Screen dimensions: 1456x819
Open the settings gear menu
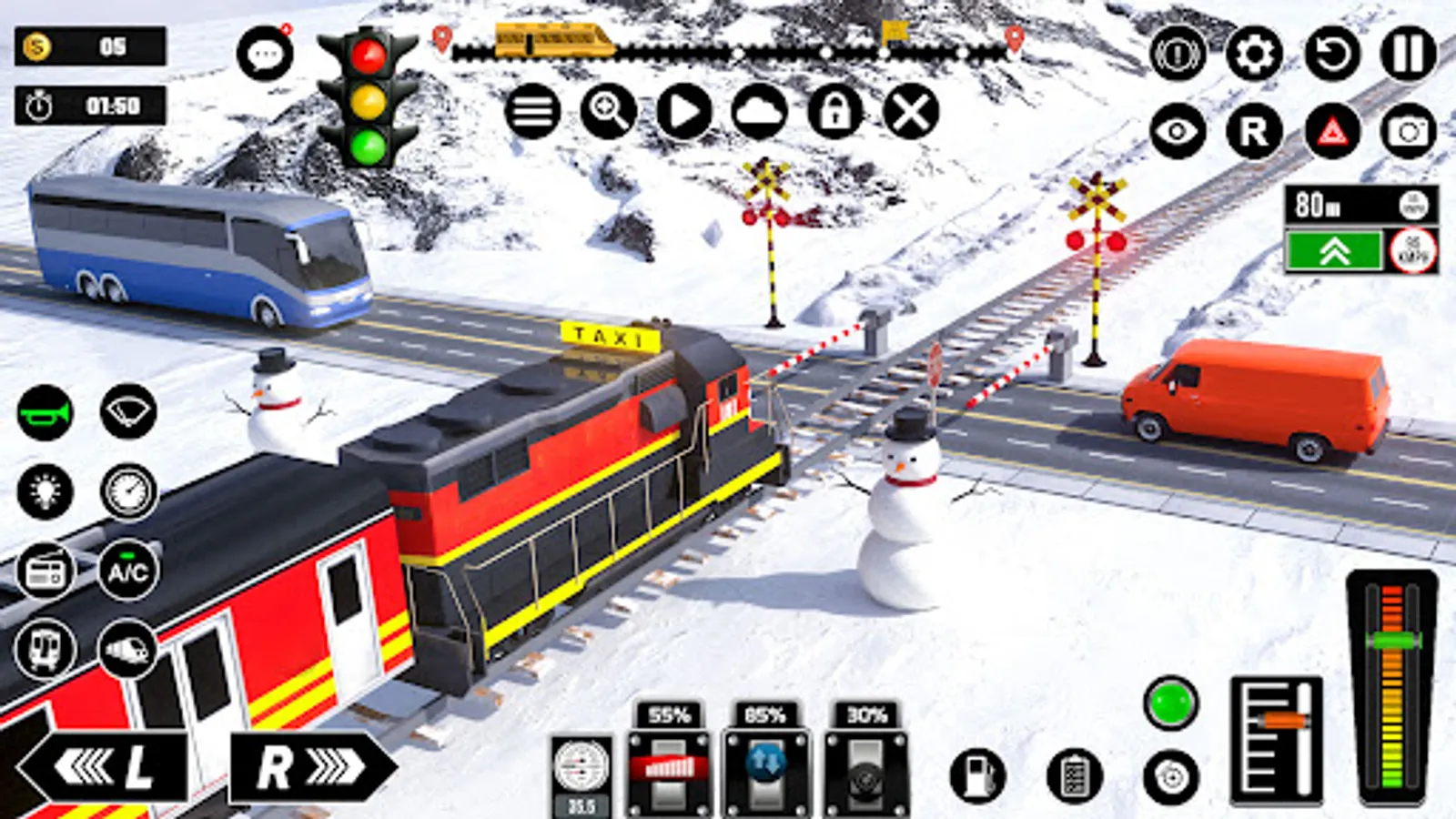click(x=1255, y=56)
